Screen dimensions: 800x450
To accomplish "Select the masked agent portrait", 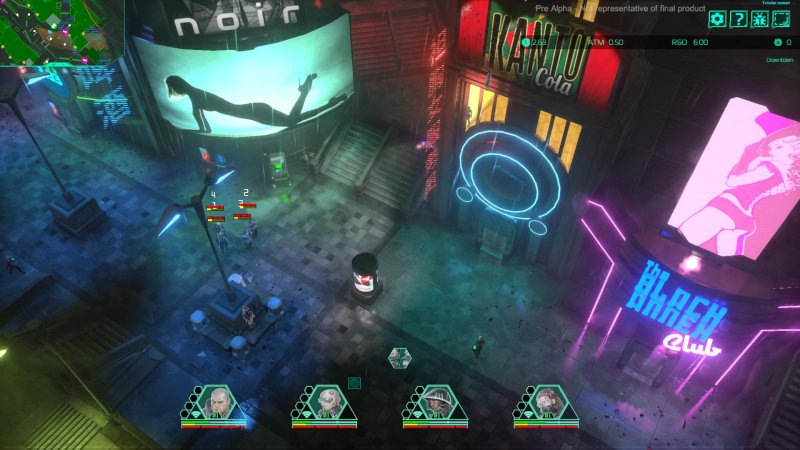I will pos(548,402).
